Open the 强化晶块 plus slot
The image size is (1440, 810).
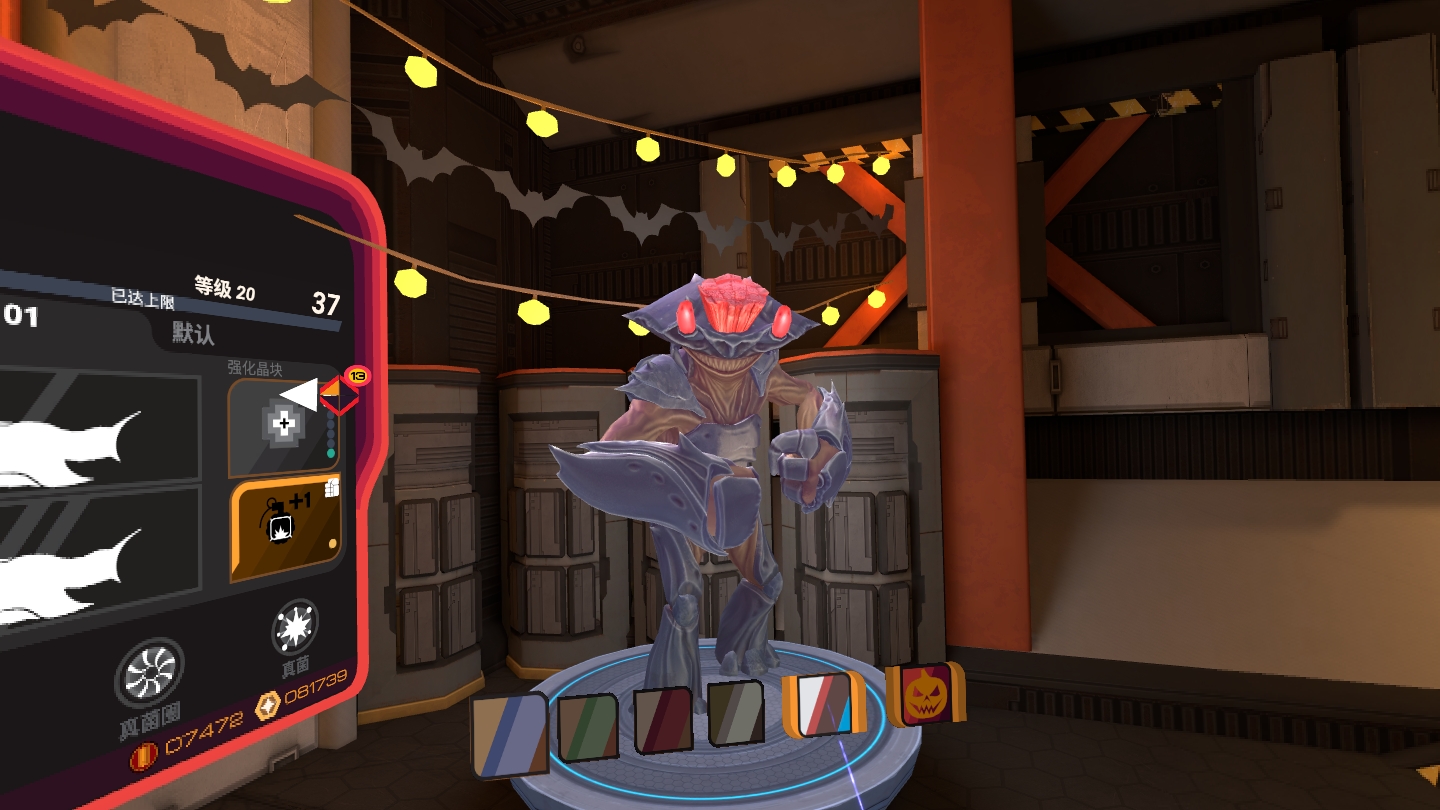coord(283,427)
